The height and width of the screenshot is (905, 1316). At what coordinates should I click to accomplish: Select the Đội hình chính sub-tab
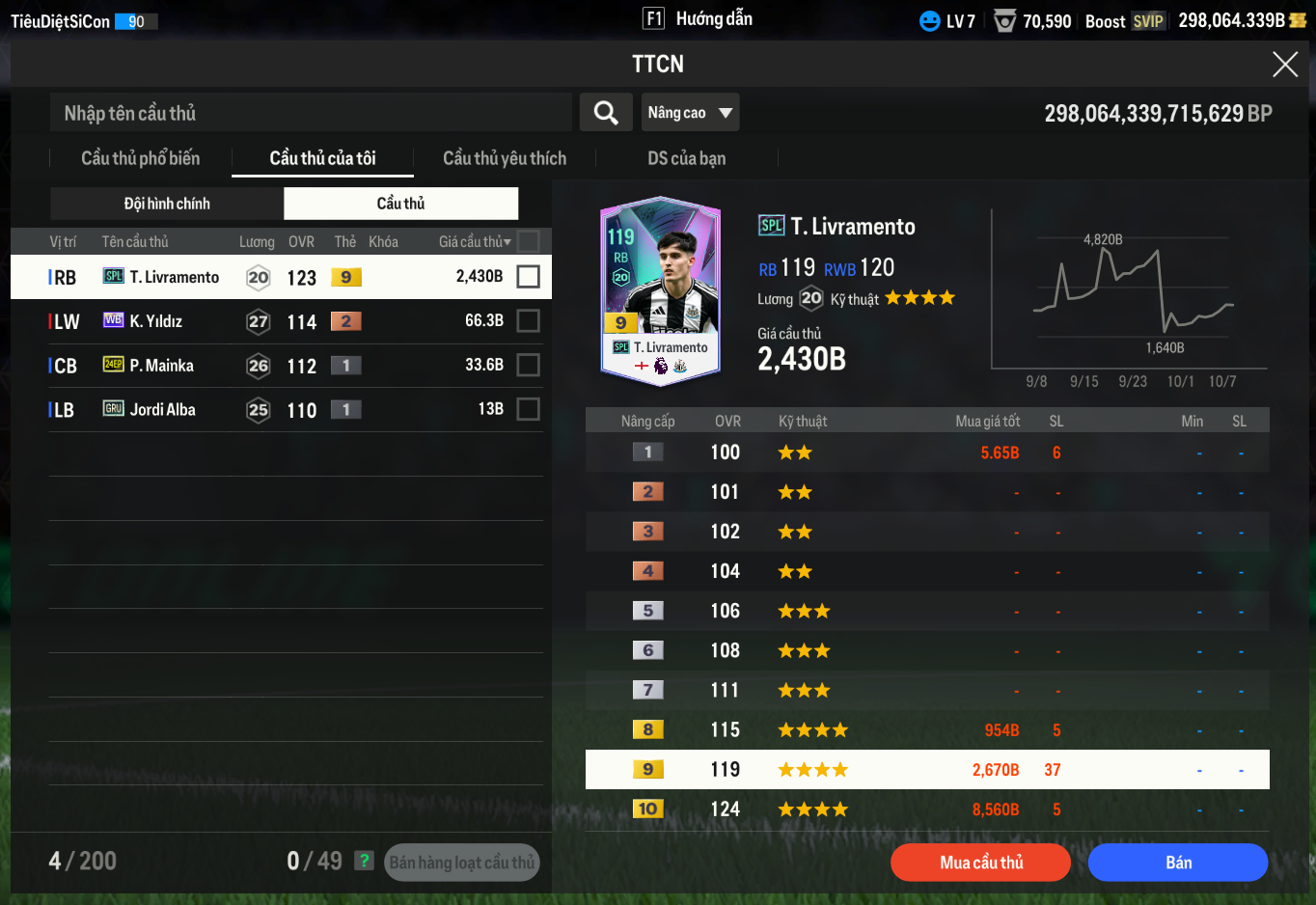(x=167, y=204)
